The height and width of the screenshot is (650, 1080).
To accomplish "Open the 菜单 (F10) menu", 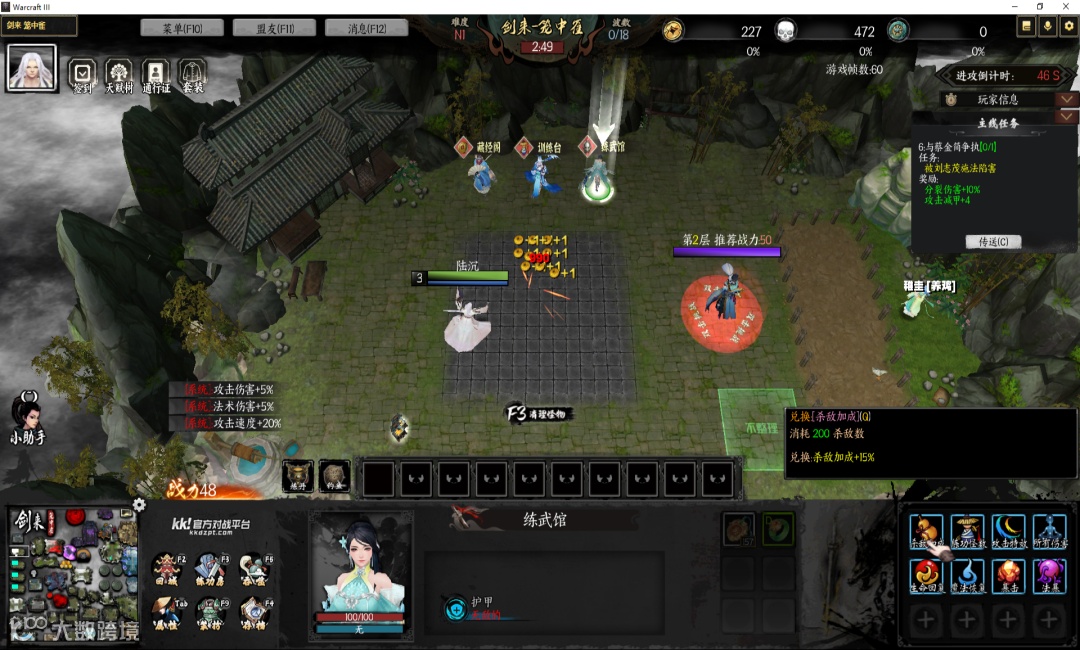I will (182, 28).
